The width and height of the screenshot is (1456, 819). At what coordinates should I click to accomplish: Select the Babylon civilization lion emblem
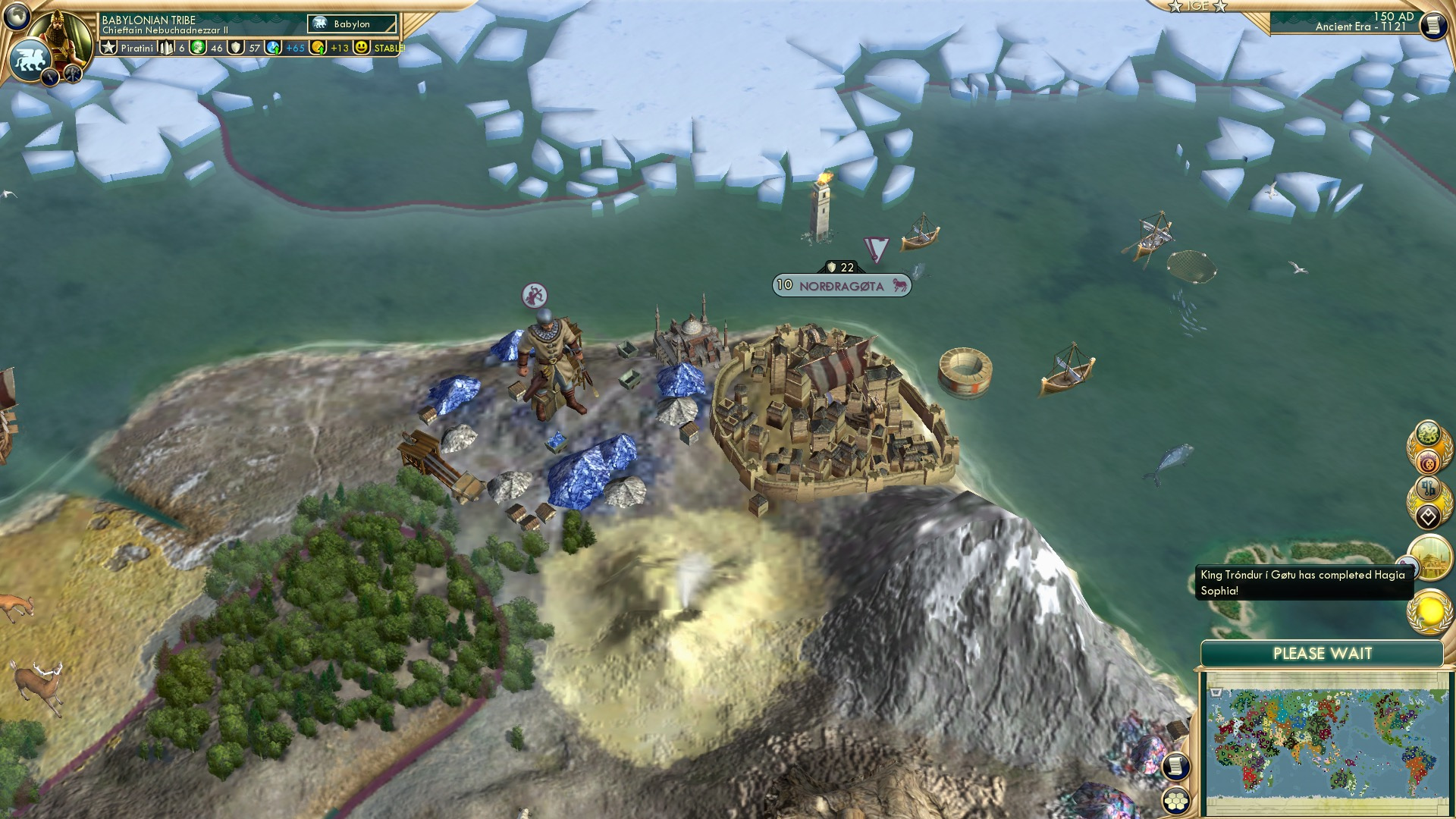pyautogui.click(x=30, y=59)
